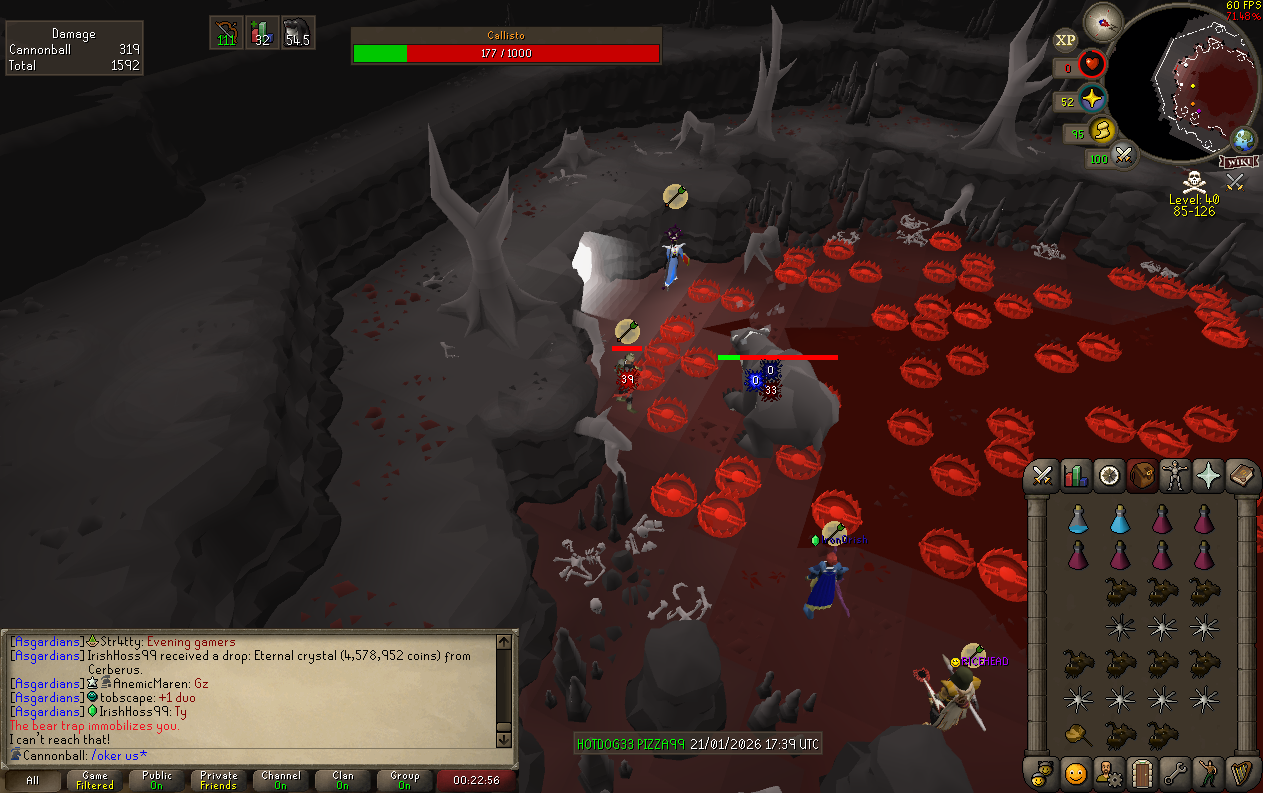Image resolution: width=1263 pixels, height=793 pixels.
Task: Open the Spellbook tab
Action: coord(1241,477)
